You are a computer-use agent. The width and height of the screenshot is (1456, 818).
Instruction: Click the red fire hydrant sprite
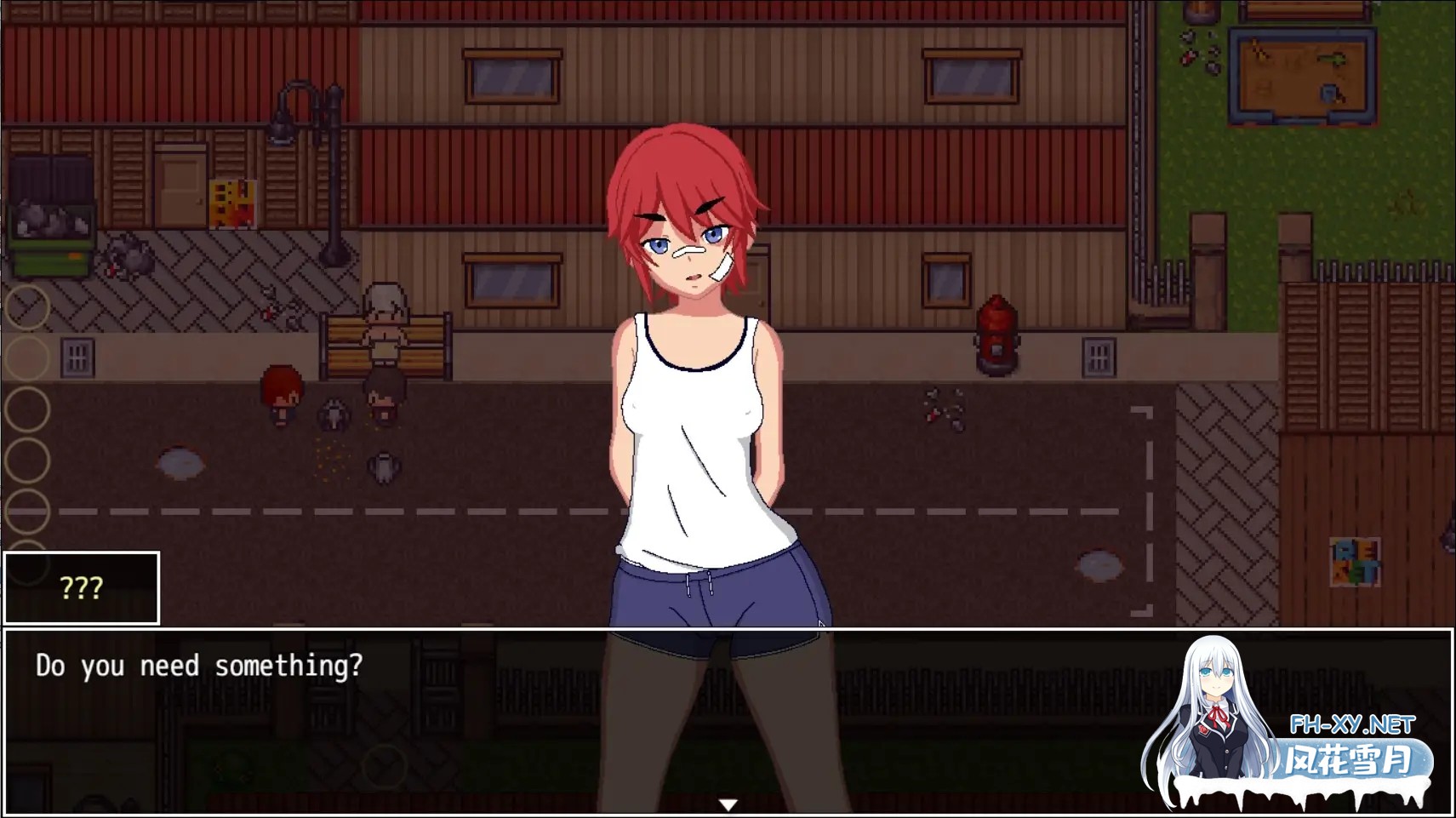pyautogui.click(x=997, y=332)
